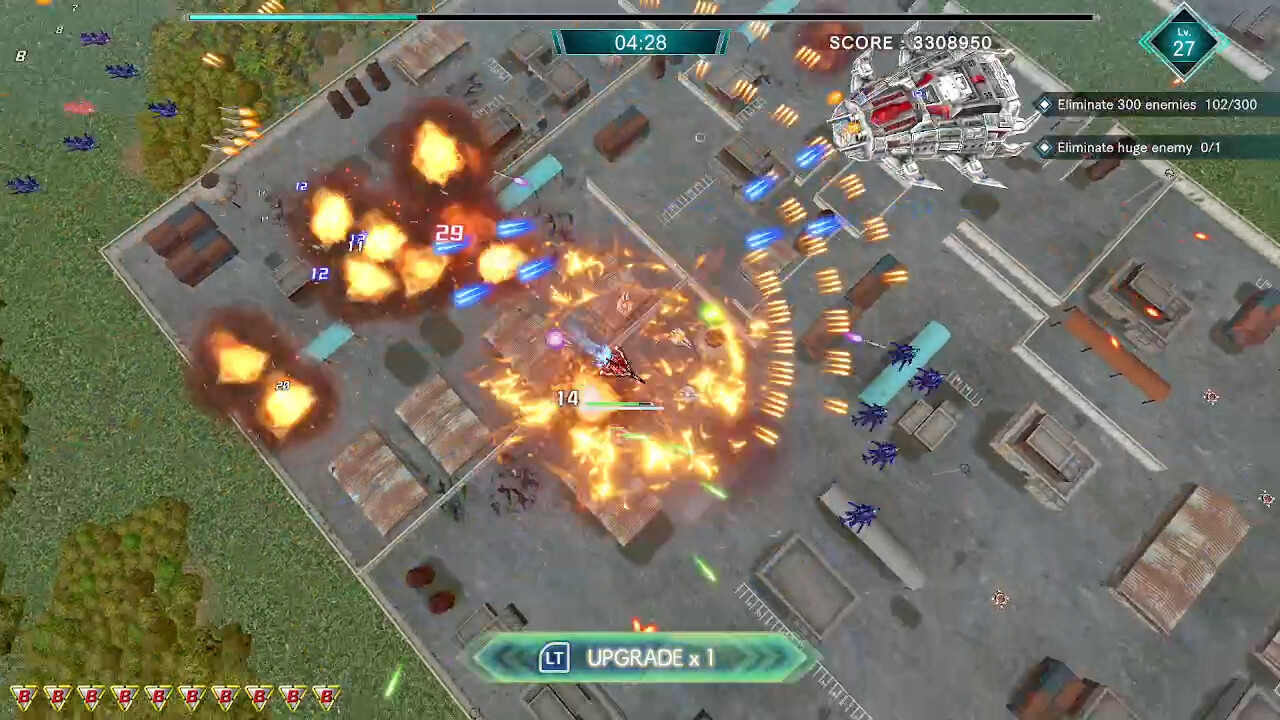Select the player ship in the explosion center

pos(620,365)
